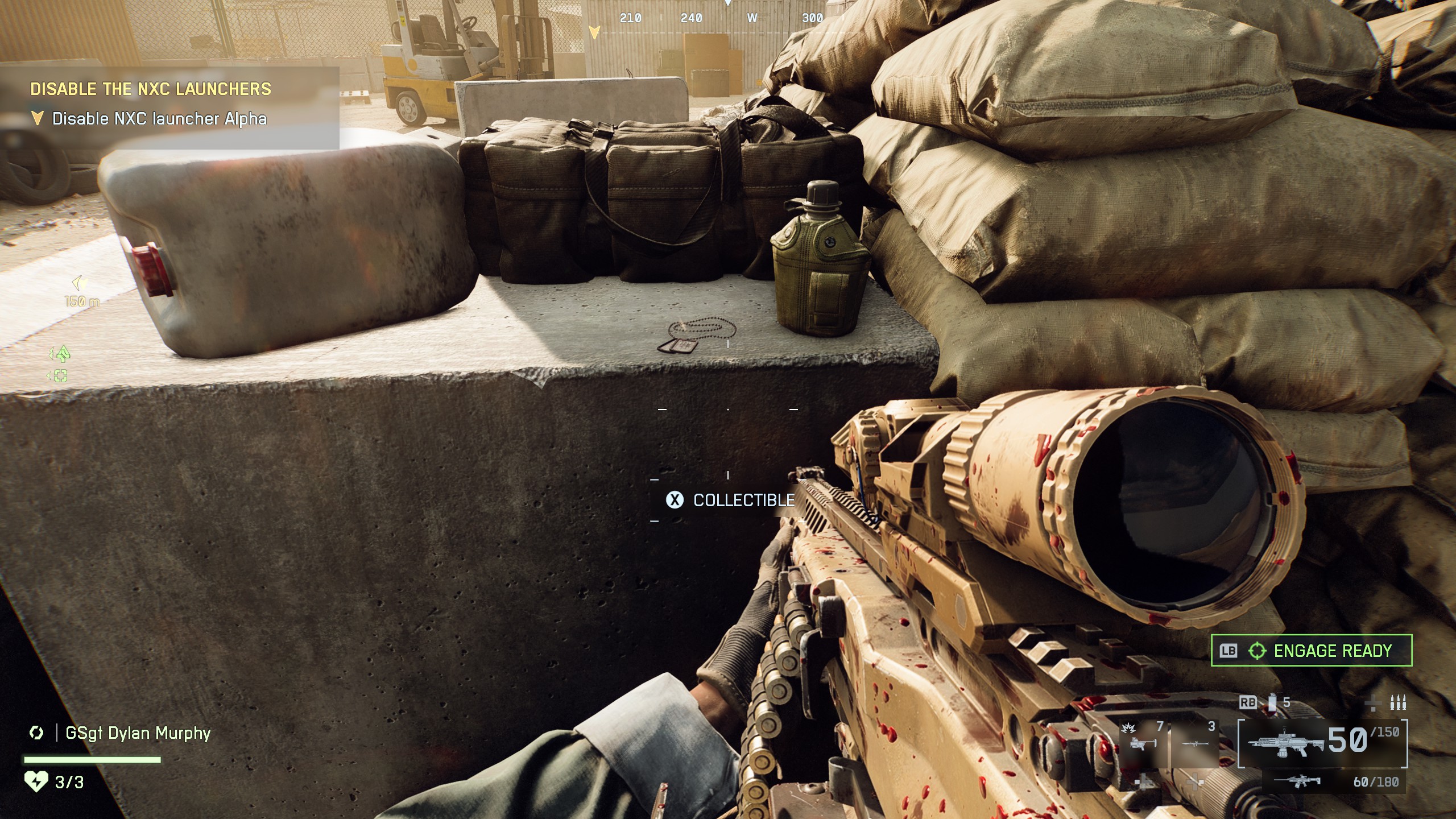Image resolution: width=1456 pixels, height=819 pixels.
Task: Select the rocket launcher gadget icon showing 3
Action: tap(1195, 743)
